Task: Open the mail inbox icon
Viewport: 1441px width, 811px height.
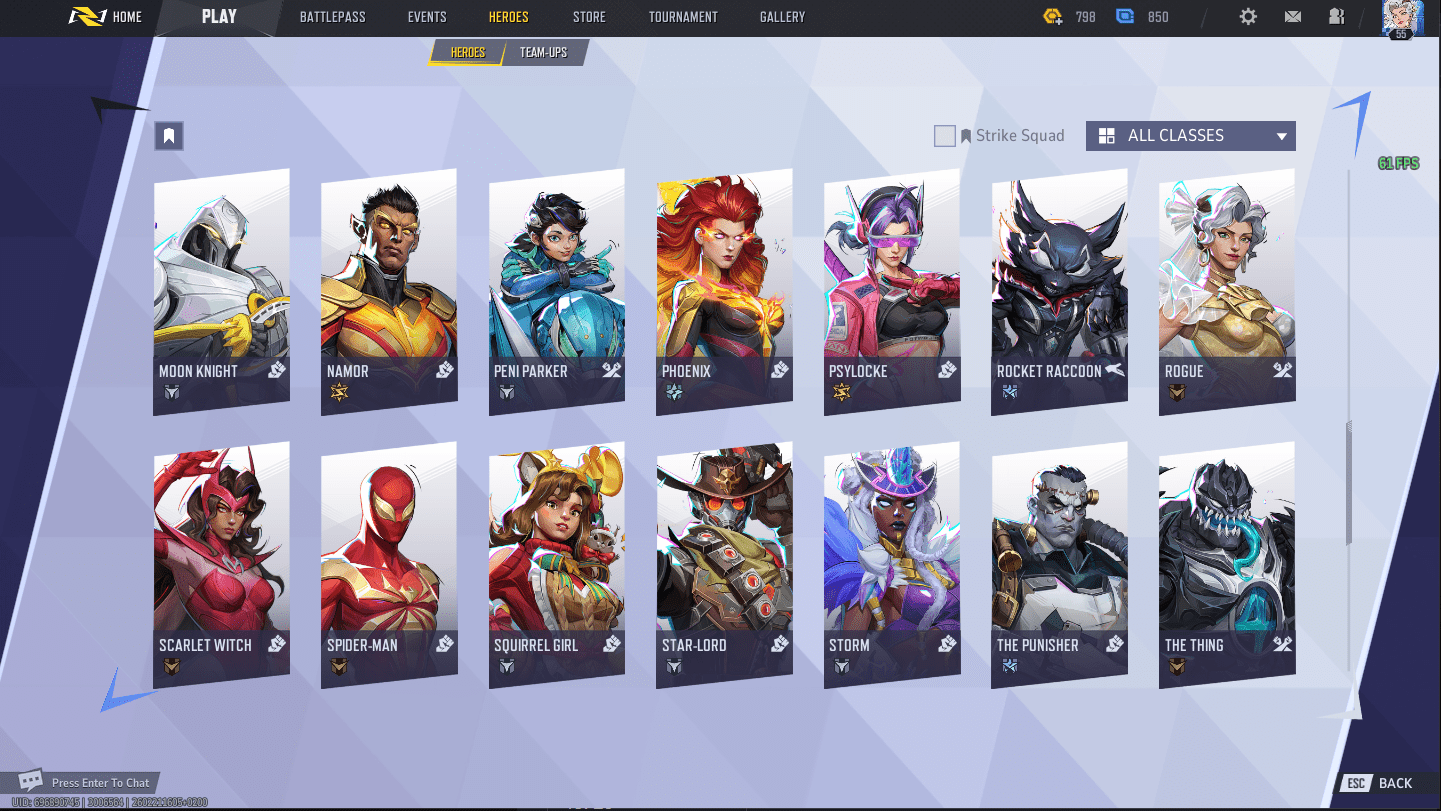Action: click(1292, 17)
